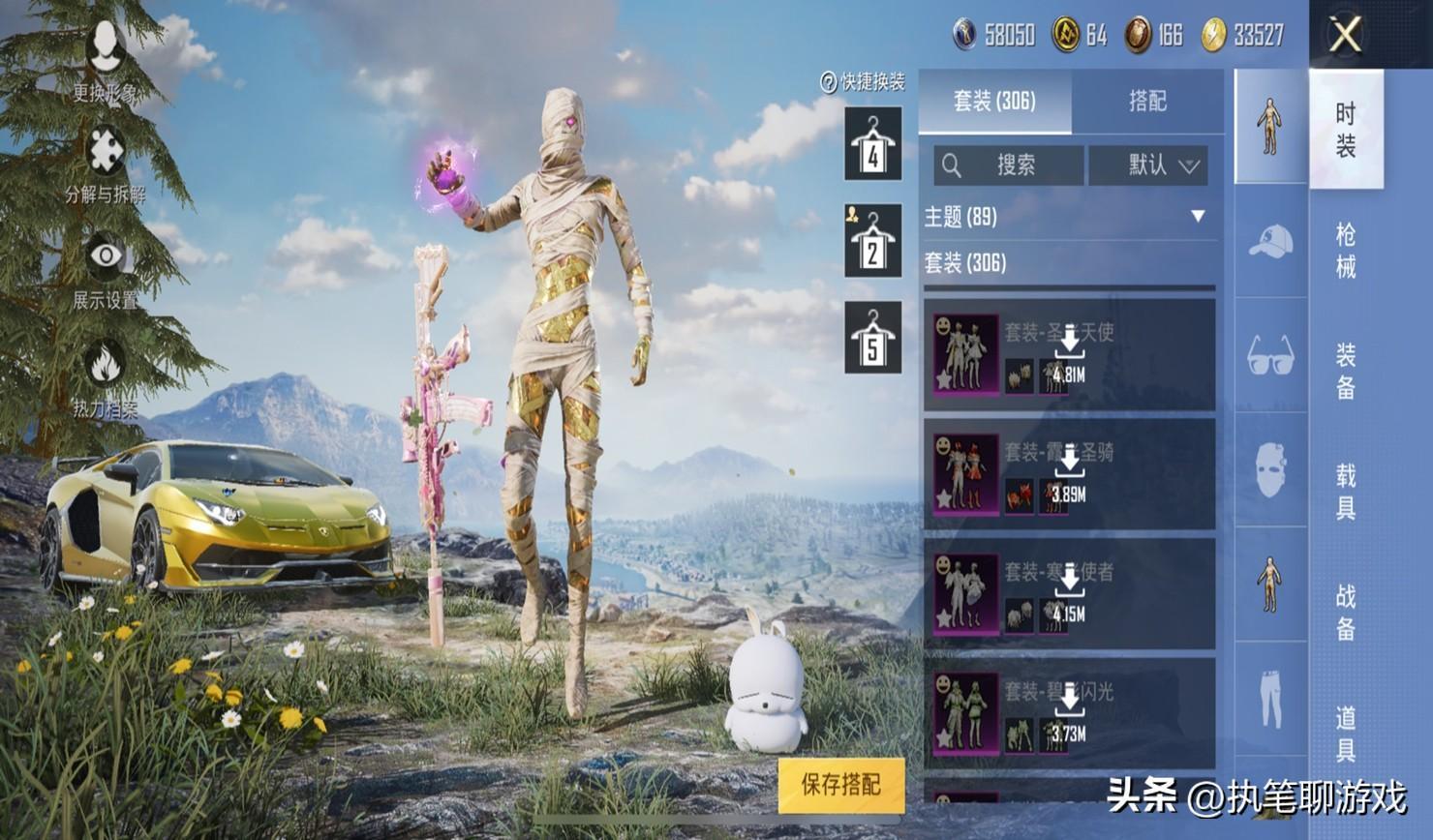Save the outfit with 保存搭配
This screenshot has height=840, width=1433.
pos(840,784)
